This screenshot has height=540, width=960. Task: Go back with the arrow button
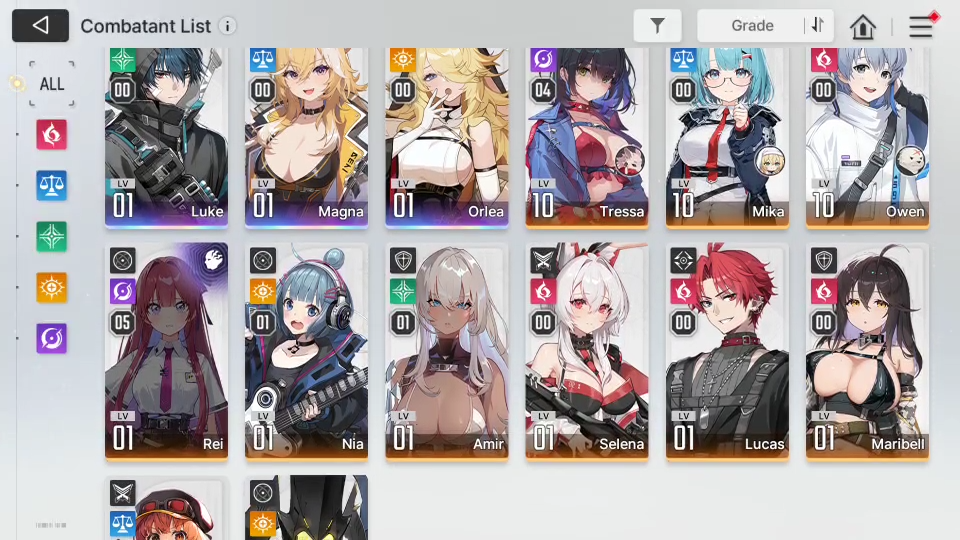pos(40,26)
